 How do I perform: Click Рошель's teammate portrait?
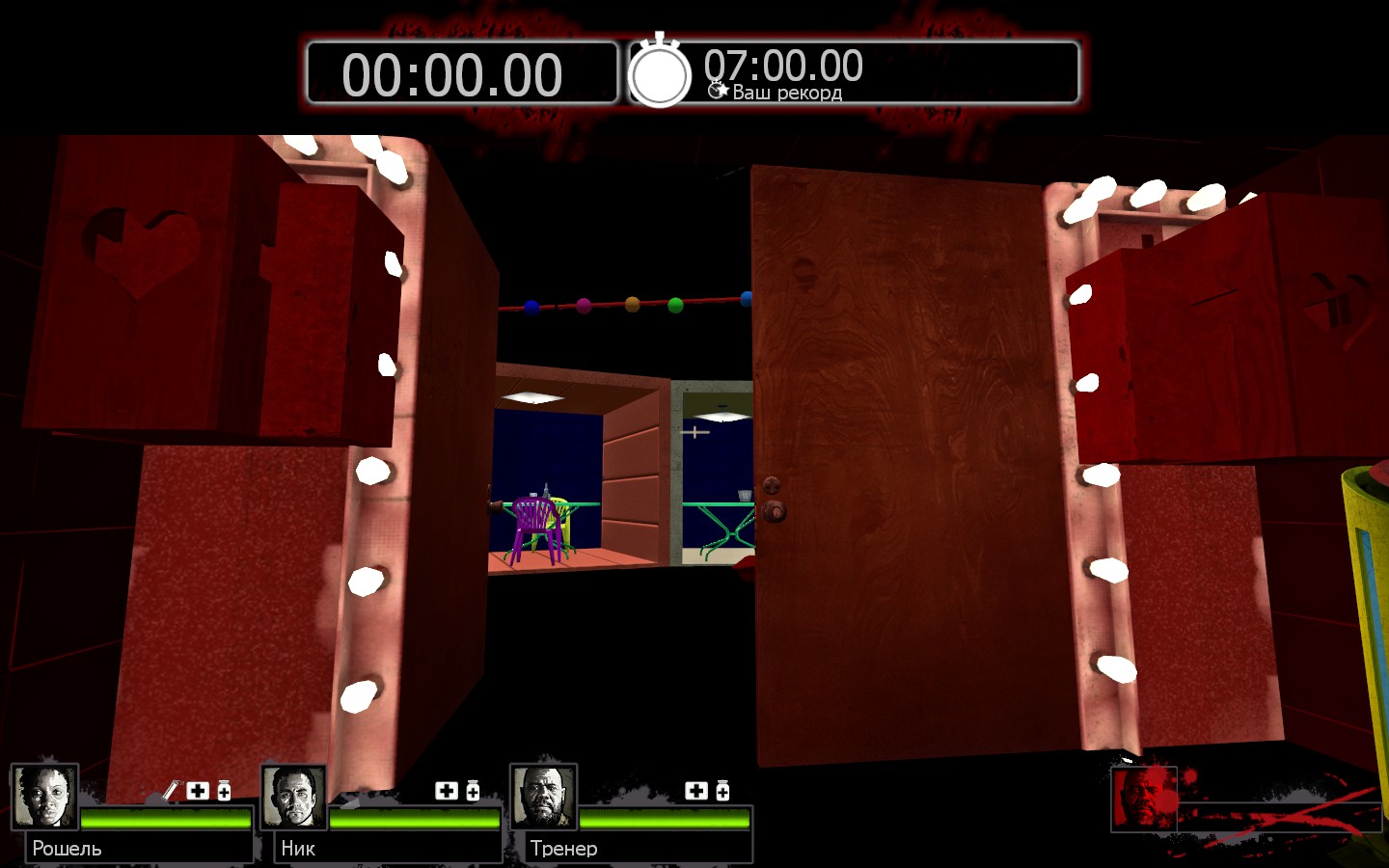point(44,797)
